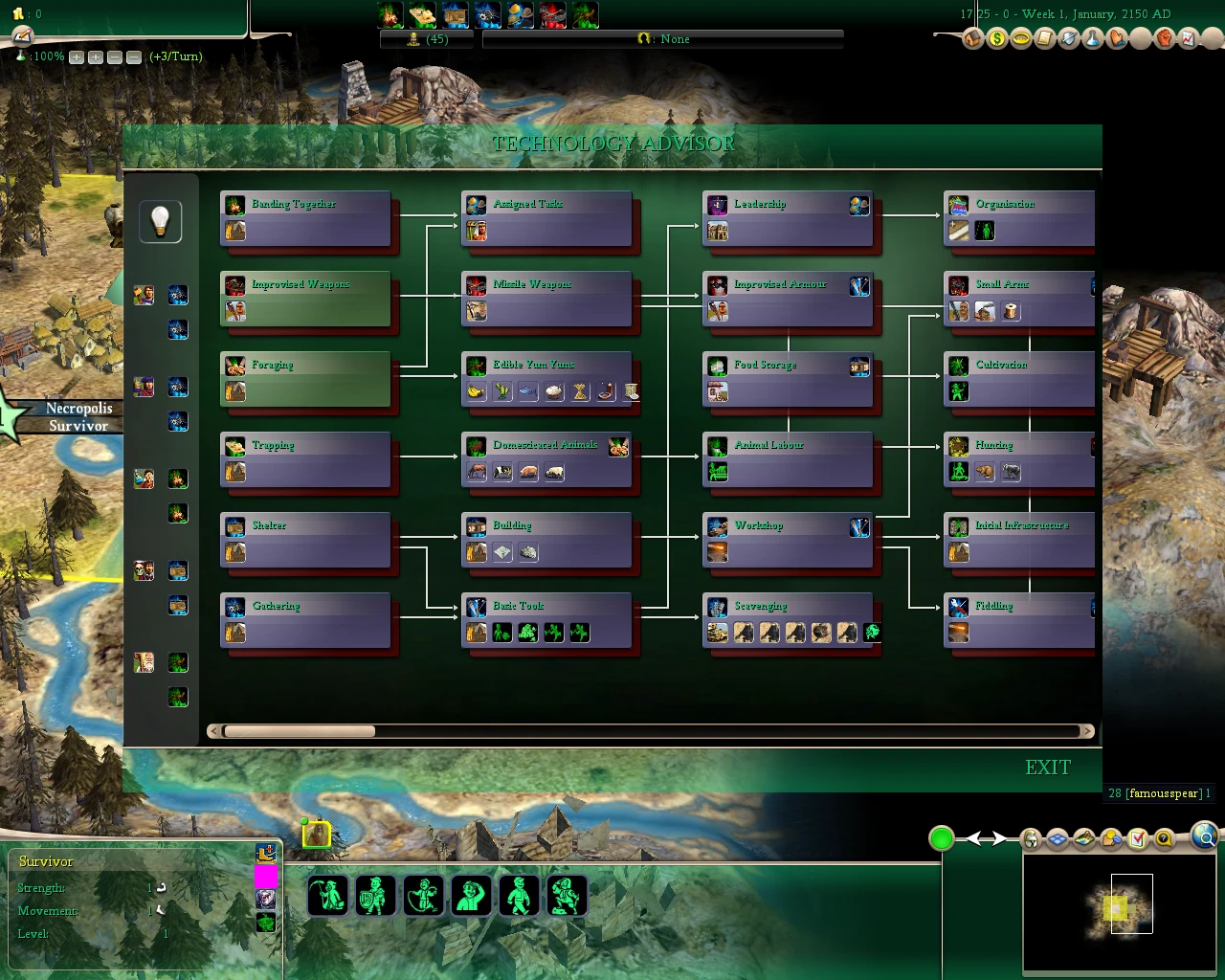The width and height of the screenshot is (1225, 980).
Task: Decrease research rate with the minus button
Action: 114,57
